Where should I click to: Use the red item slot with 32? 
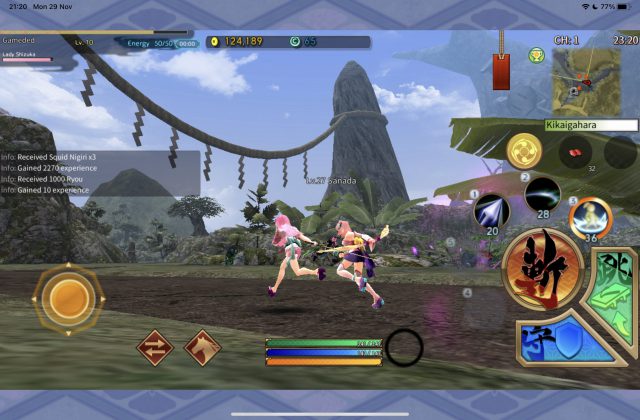pyautogui.click(x=573, y=152)
